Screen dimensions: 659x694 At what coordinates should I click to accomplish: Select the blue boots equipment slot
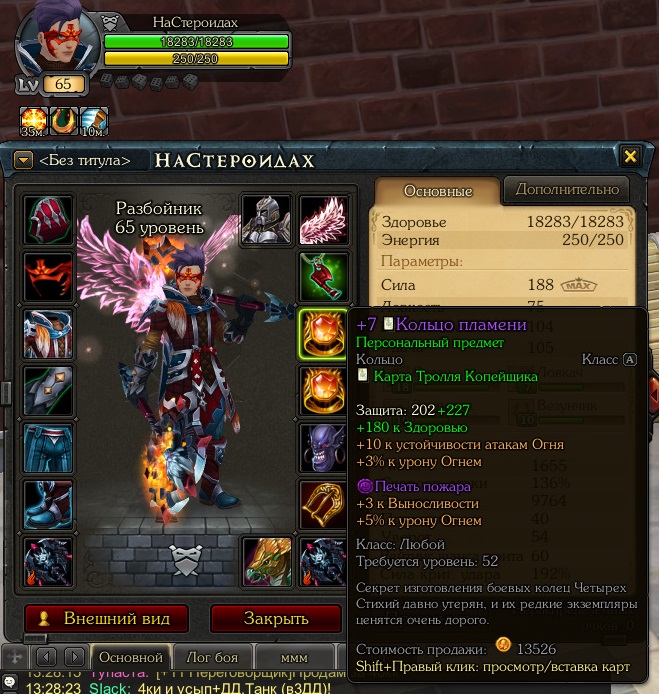tap(48, 504)
